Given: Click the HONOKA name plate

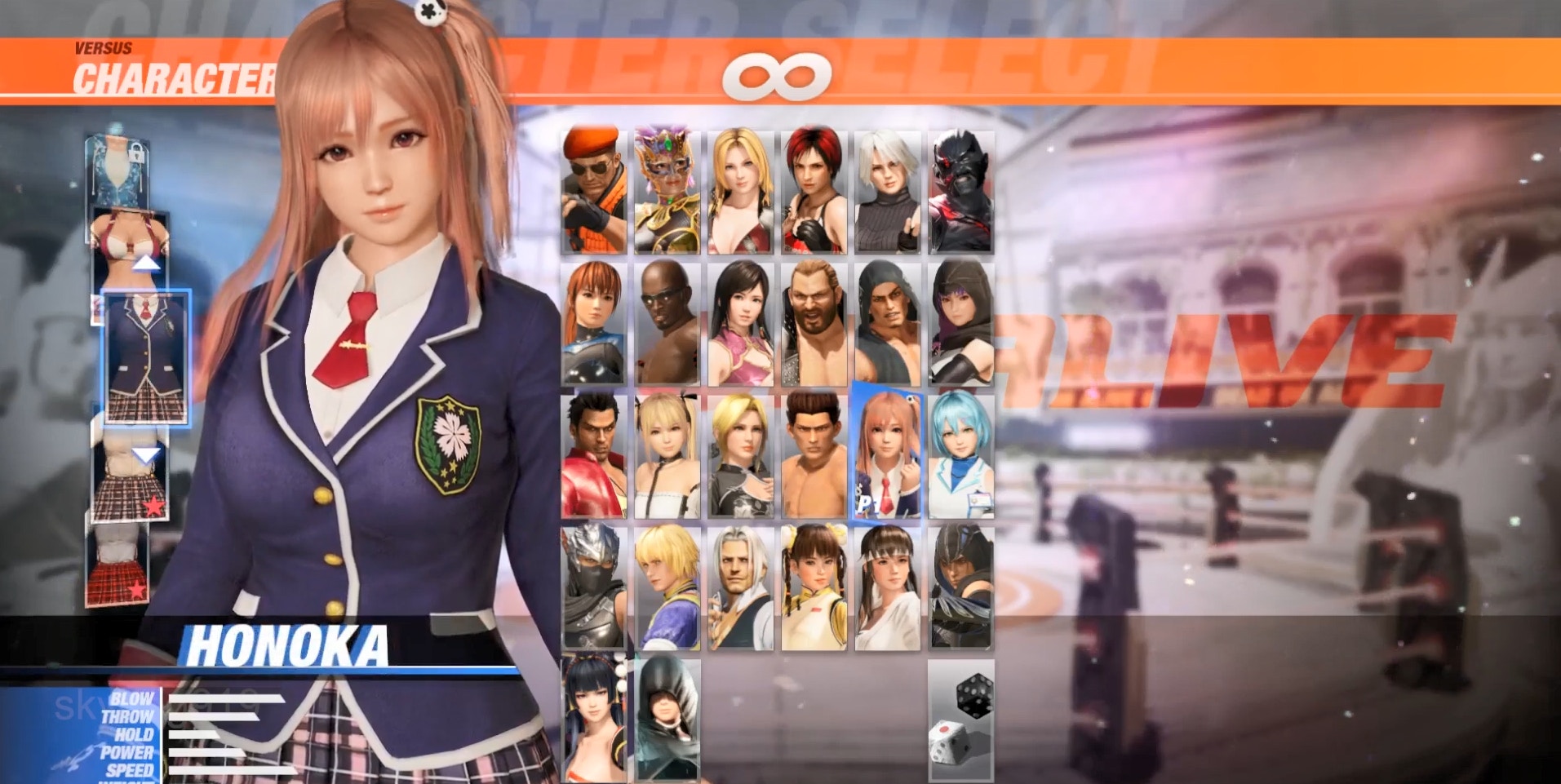Looking at the screenshot, I should pos(290,645).
